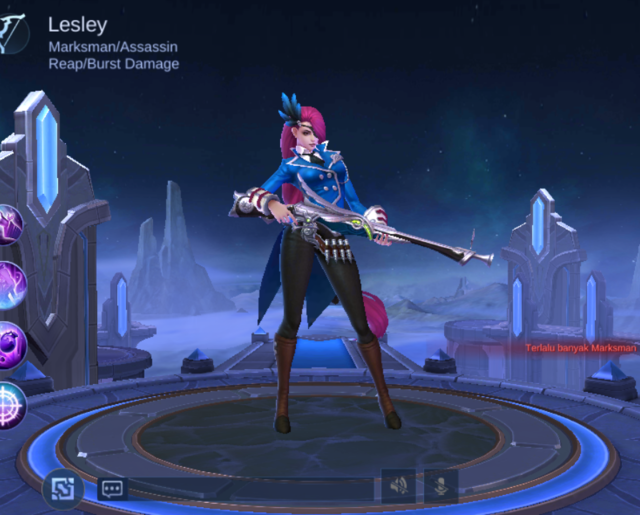Image resolution: width=640 pixels, height=515 pixels.
Task: Toggle the speaker voice chat button
Action: click(x=398, y=486)
